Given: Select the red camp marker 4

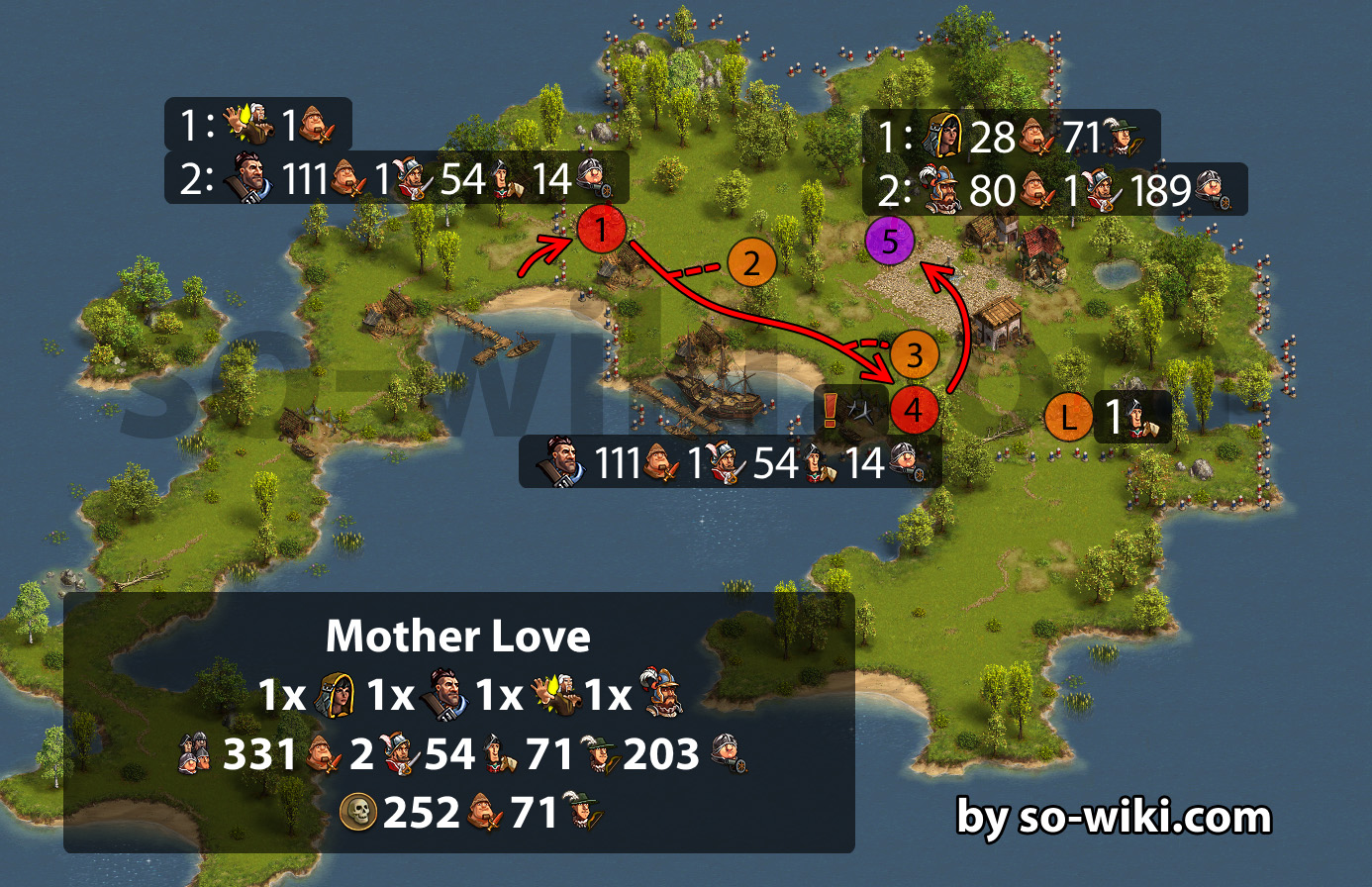Looking at the screenshot, I should (x=914, y=409).
